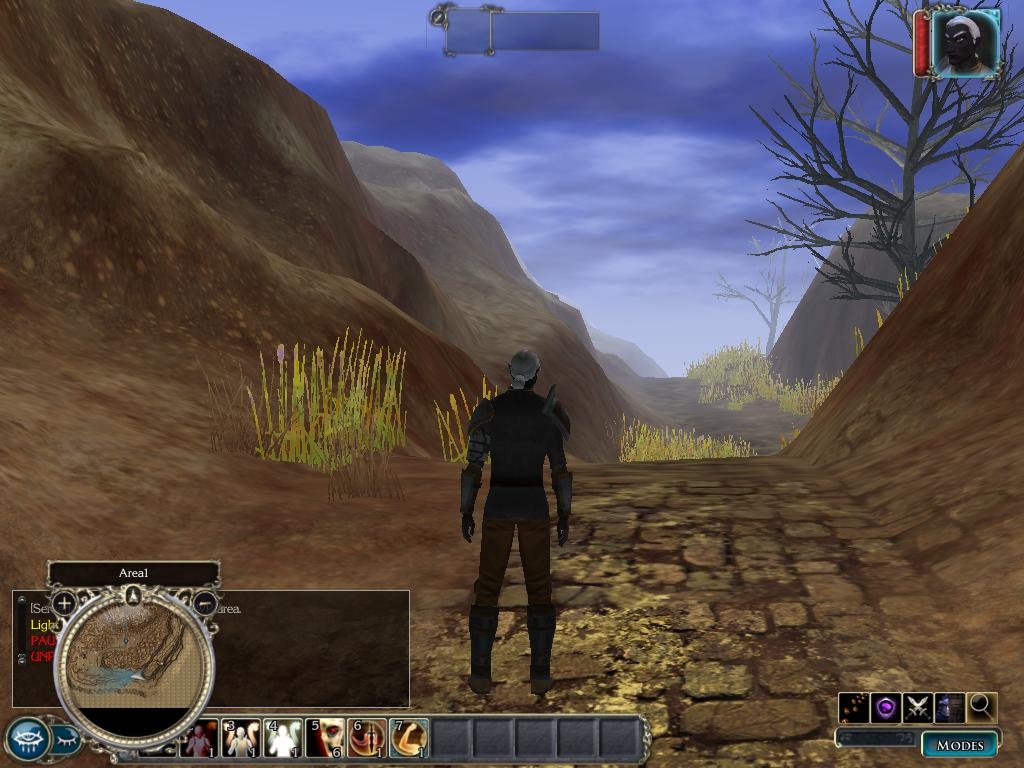The height and width of the screenshot is (768, 1024).
Task: Click the minimap zoom-out minus button
Action: [x=204, y=603]
